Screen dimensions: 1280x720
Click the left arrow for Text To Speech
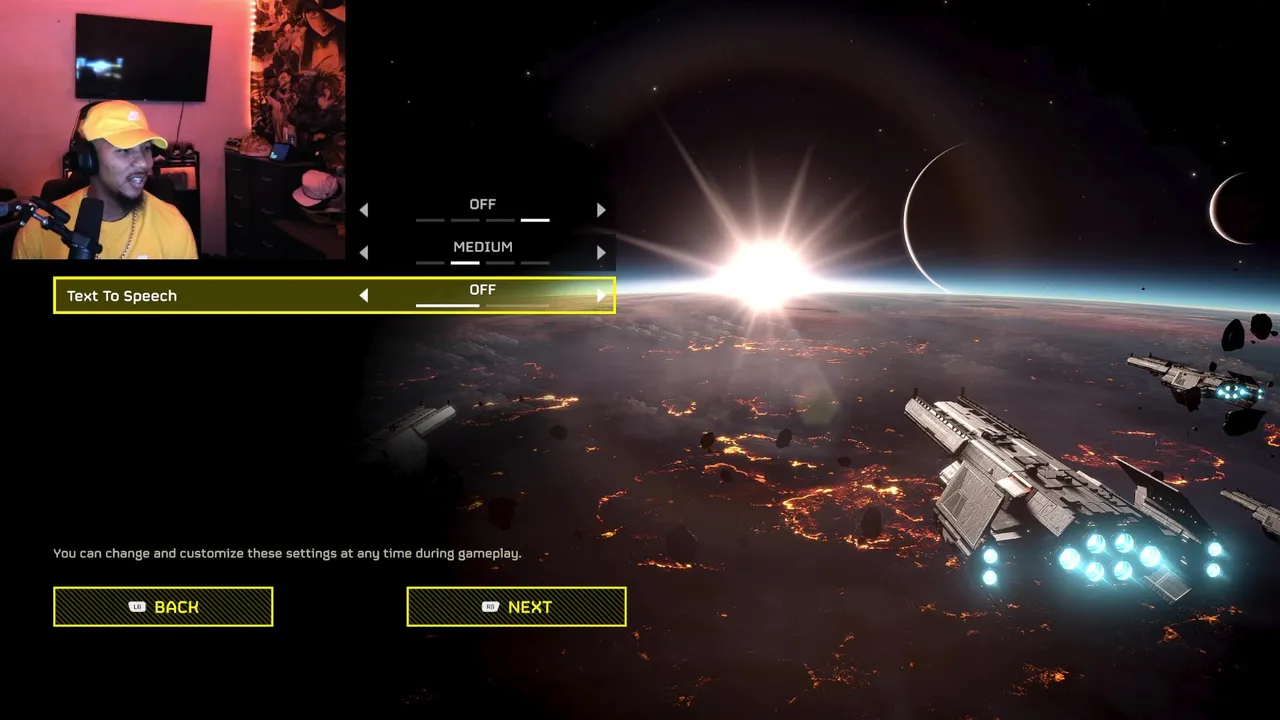[x=364, y=296]
